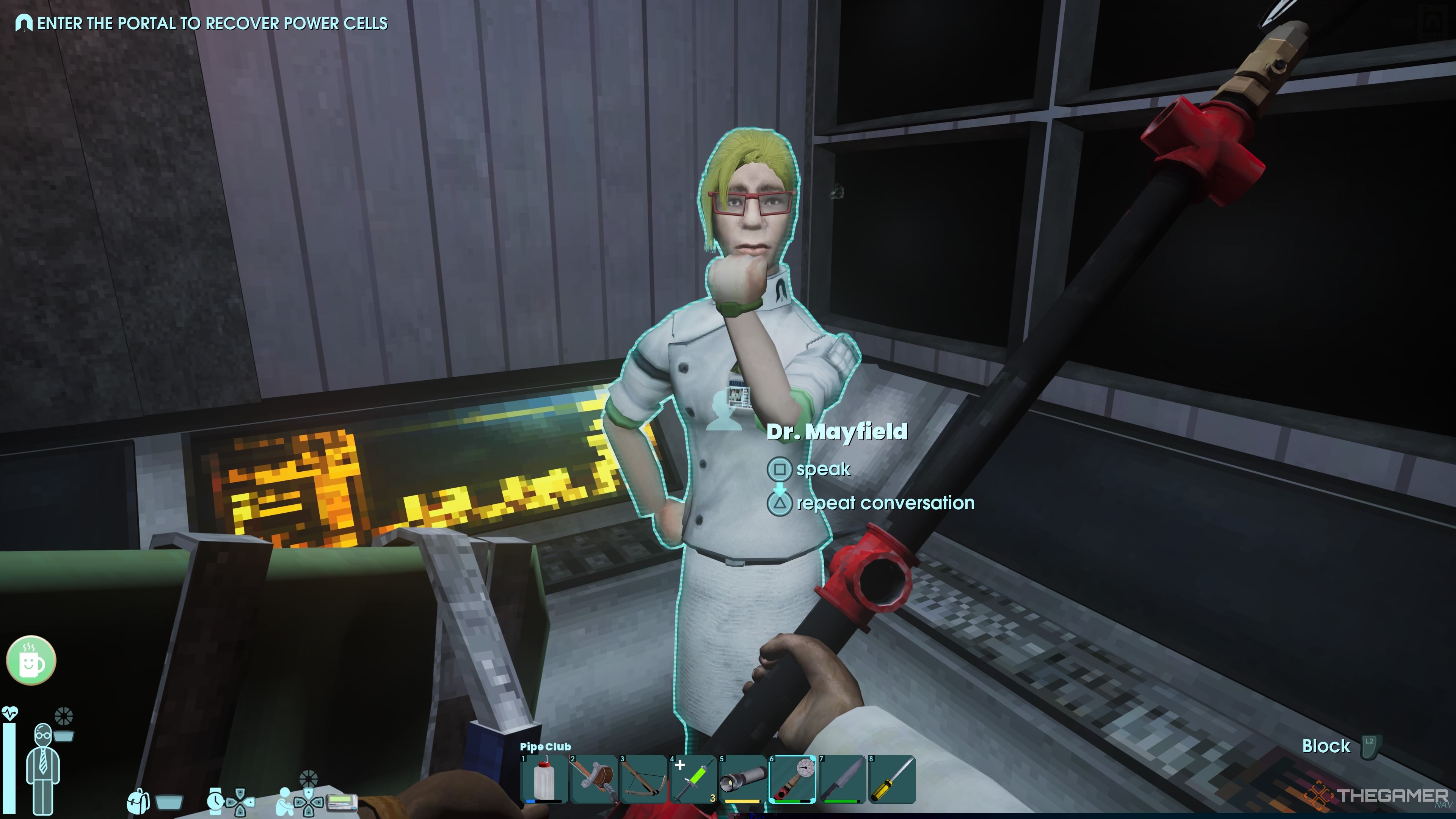This screenshot has width=1456, height=819.
Task: Choose repeat conversation with Dr. Mayfield
Action: (x=885, y=503)
